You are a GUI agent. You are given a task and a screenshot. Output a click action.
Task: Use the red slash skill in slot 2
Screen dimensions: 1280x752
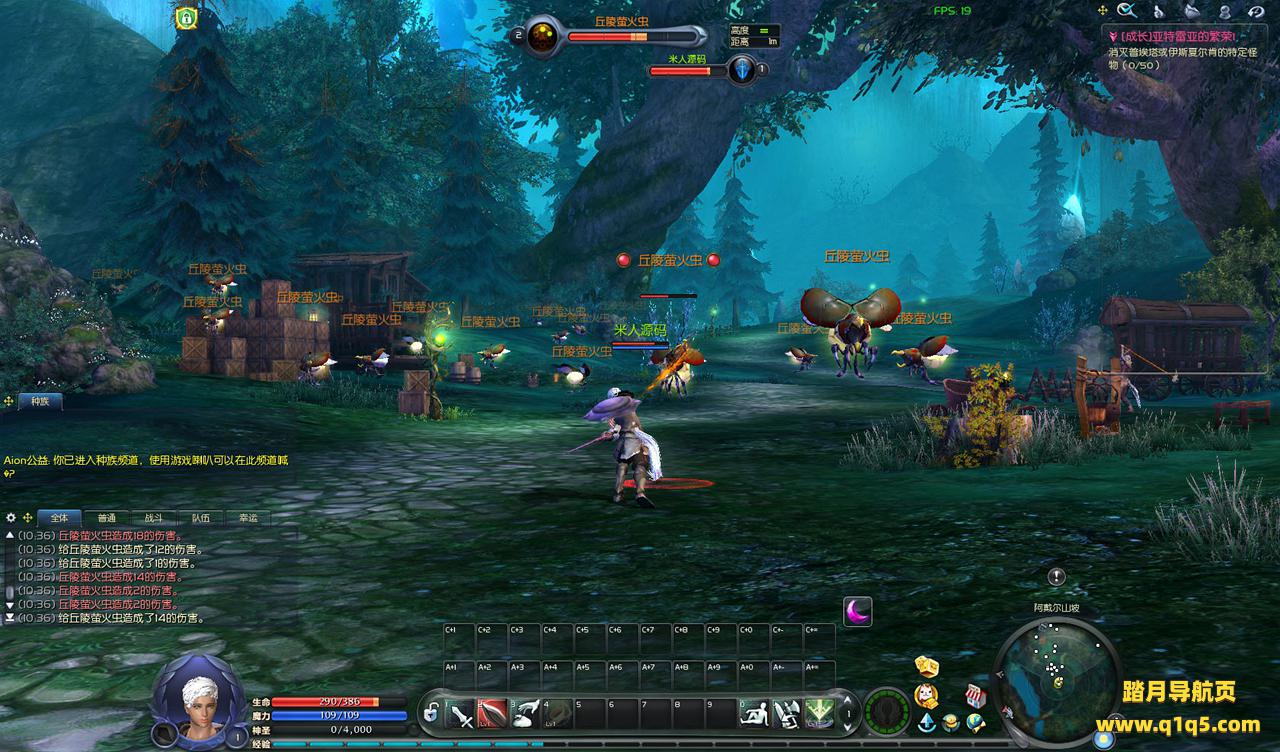[x=492, y=713]
